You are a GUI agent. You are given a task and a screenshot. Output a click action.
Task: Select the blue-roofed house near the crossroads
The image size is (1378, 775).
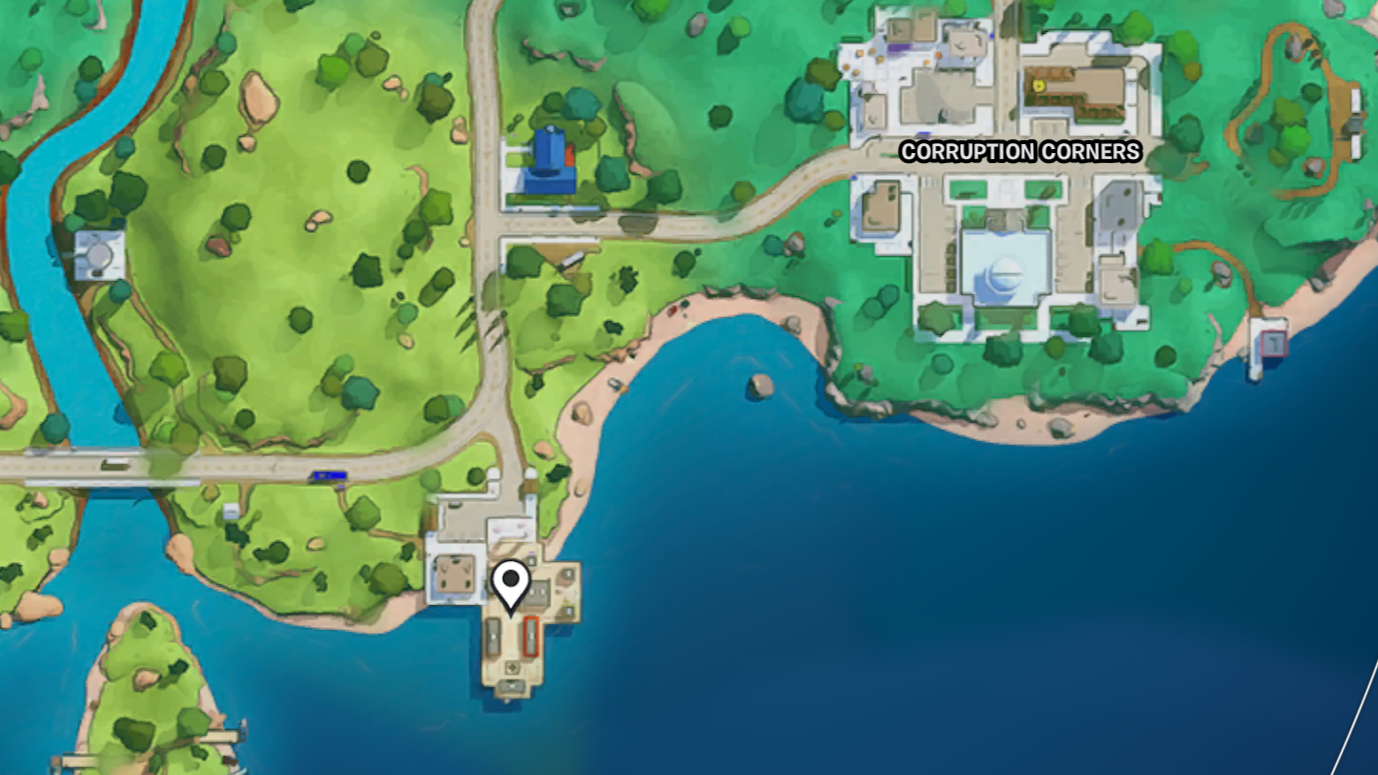549,158
